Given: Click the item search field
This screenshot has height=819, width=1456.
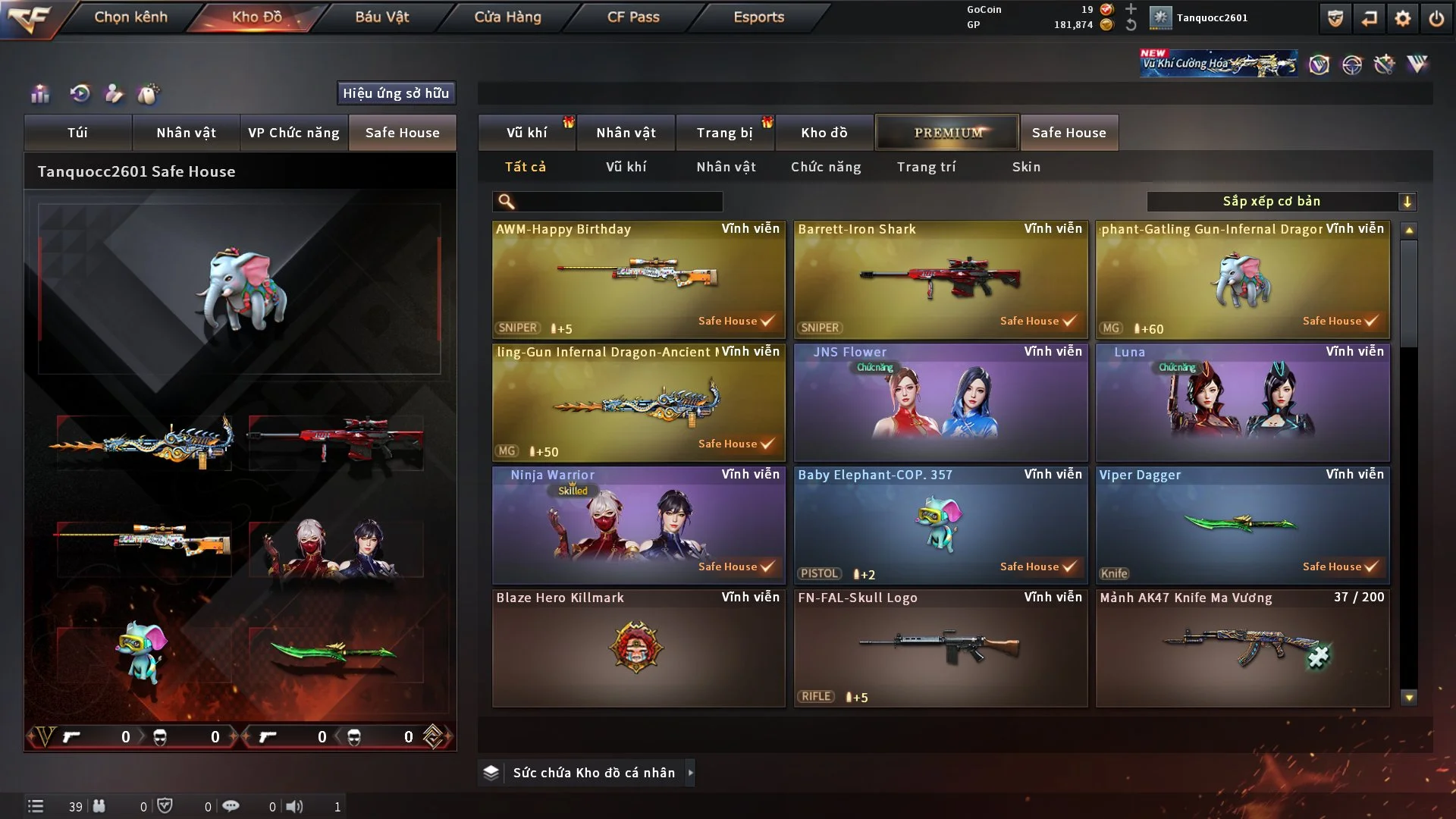Looking at the screenshot, I should click(x=618, y=202).
